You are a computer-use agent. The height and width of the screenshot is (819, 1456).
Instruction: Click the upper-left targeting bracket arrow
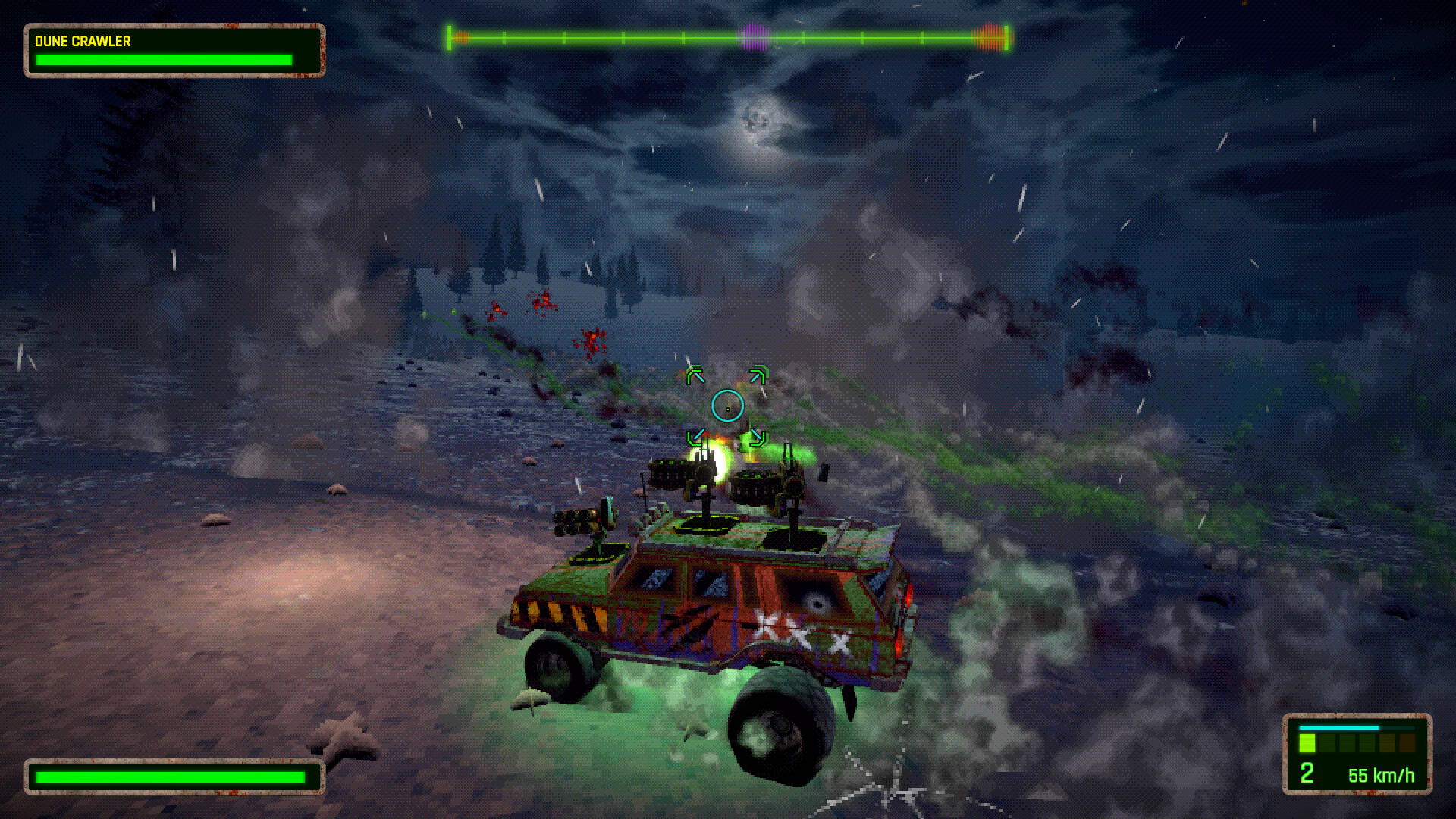(695, 374)
